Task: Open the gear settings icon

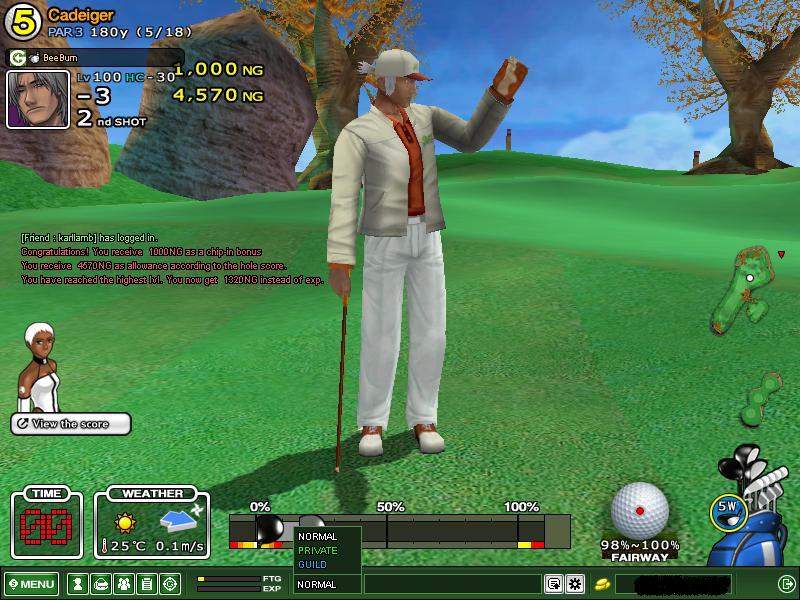Action: [x=575, y=584]
